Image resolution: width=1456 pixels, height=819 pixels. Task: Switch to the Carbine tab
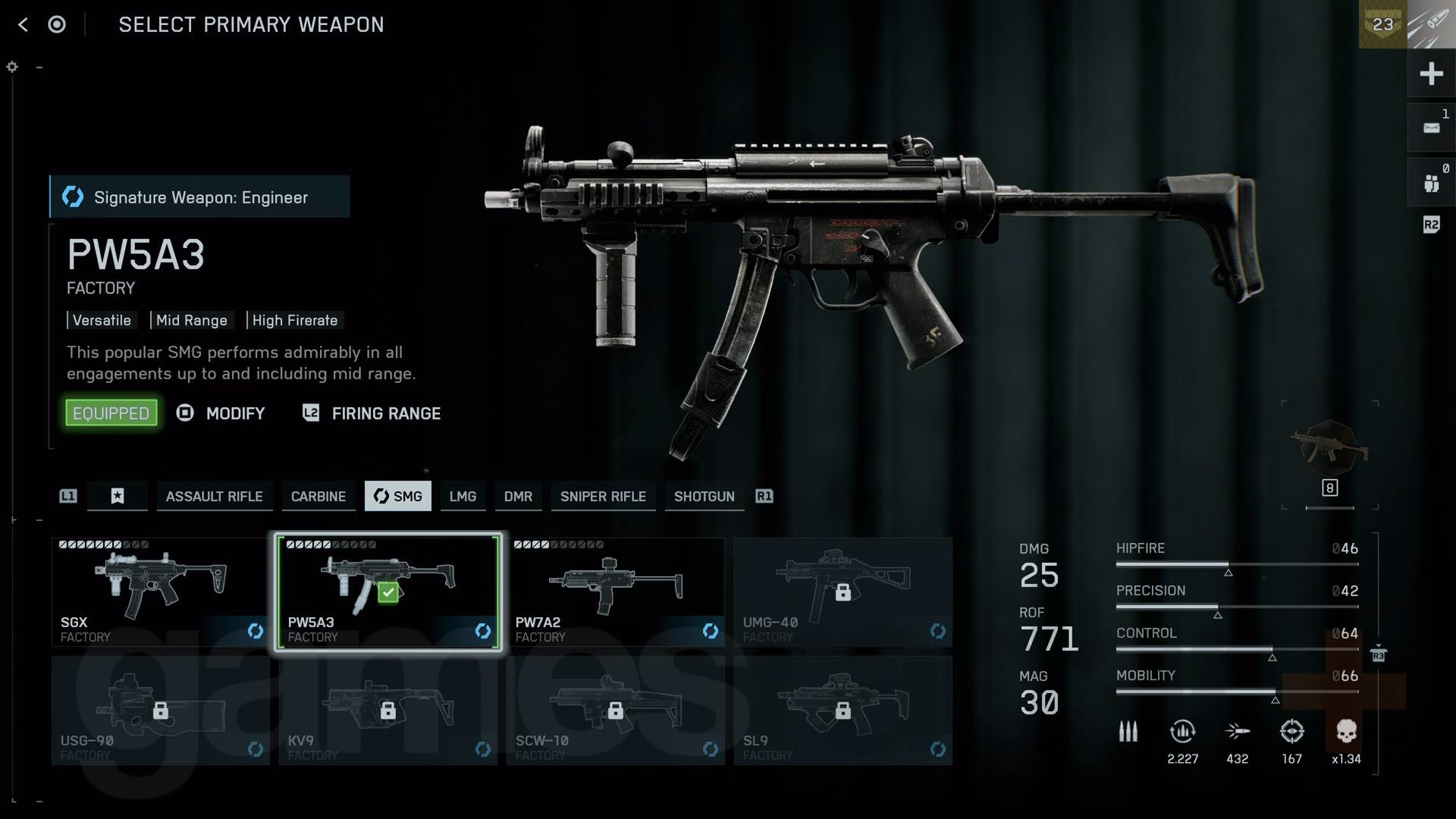[x=318, y=496]
